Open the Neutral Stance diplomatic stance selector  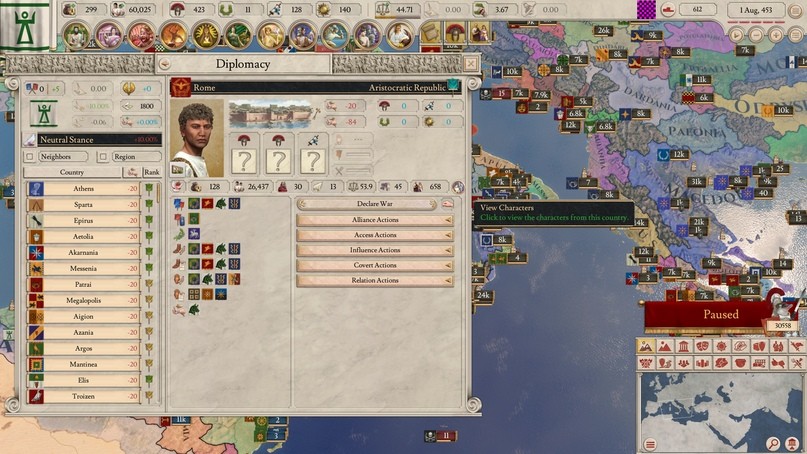tap(87, 140)
